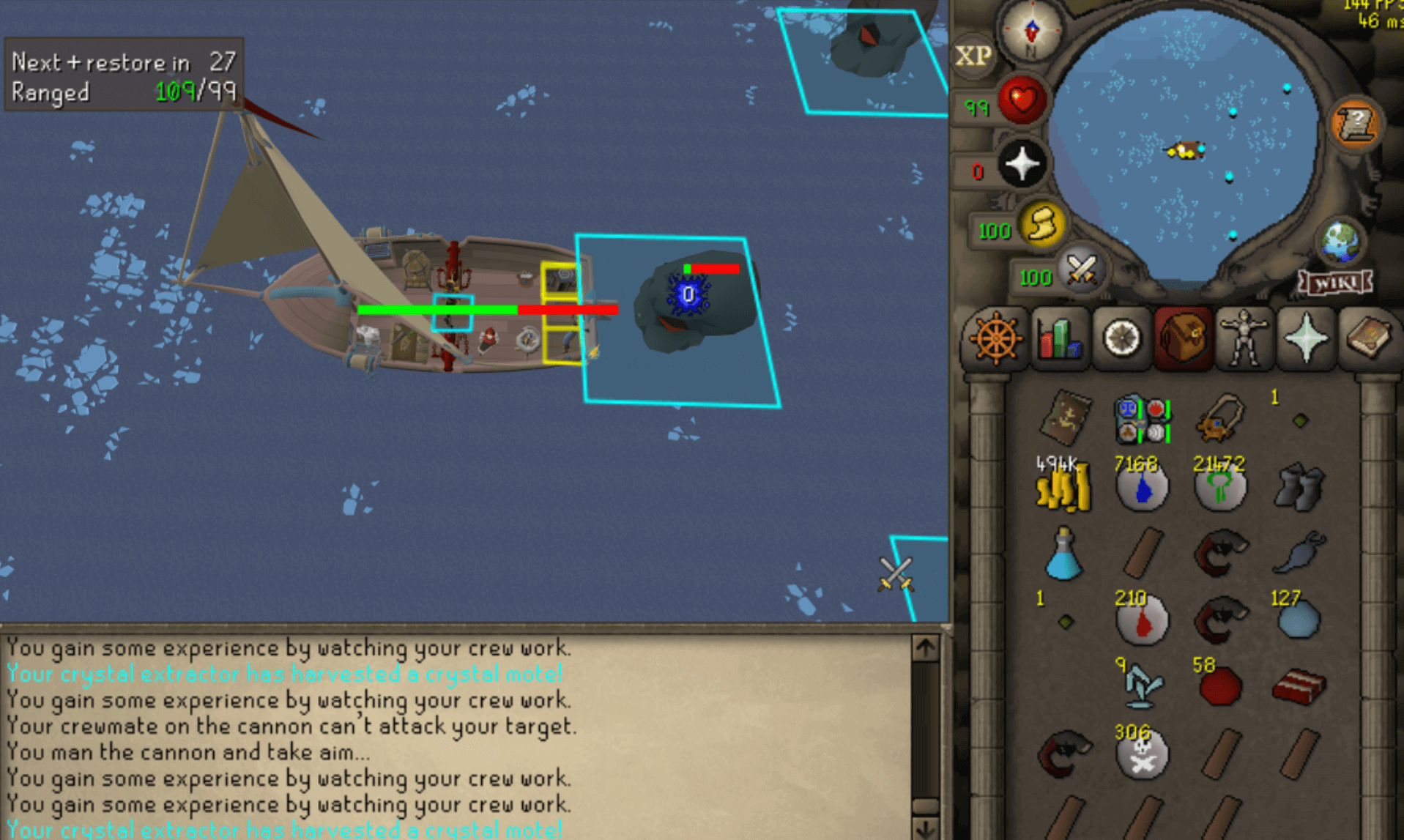
Task: Open the spellbook tab
Action: [1367, 339]
